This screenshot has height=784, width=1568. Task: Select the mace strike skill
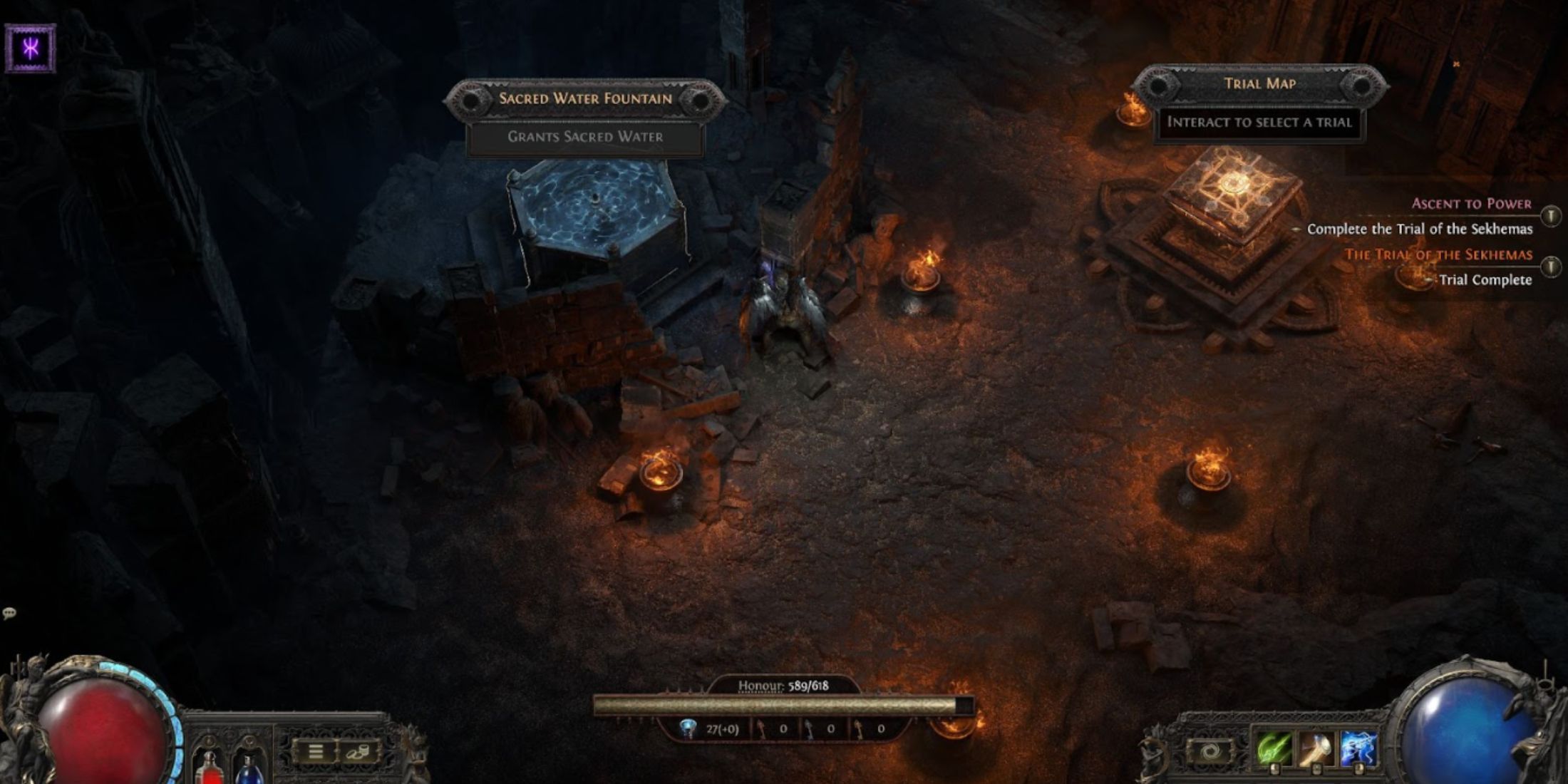1316,750
